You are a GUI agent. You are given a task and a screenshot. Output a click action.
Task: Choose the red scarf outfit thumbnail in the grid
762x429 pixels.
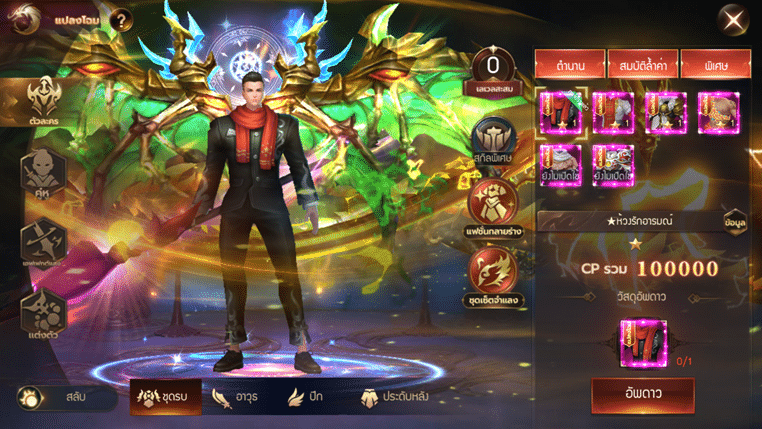pos(560,111)
